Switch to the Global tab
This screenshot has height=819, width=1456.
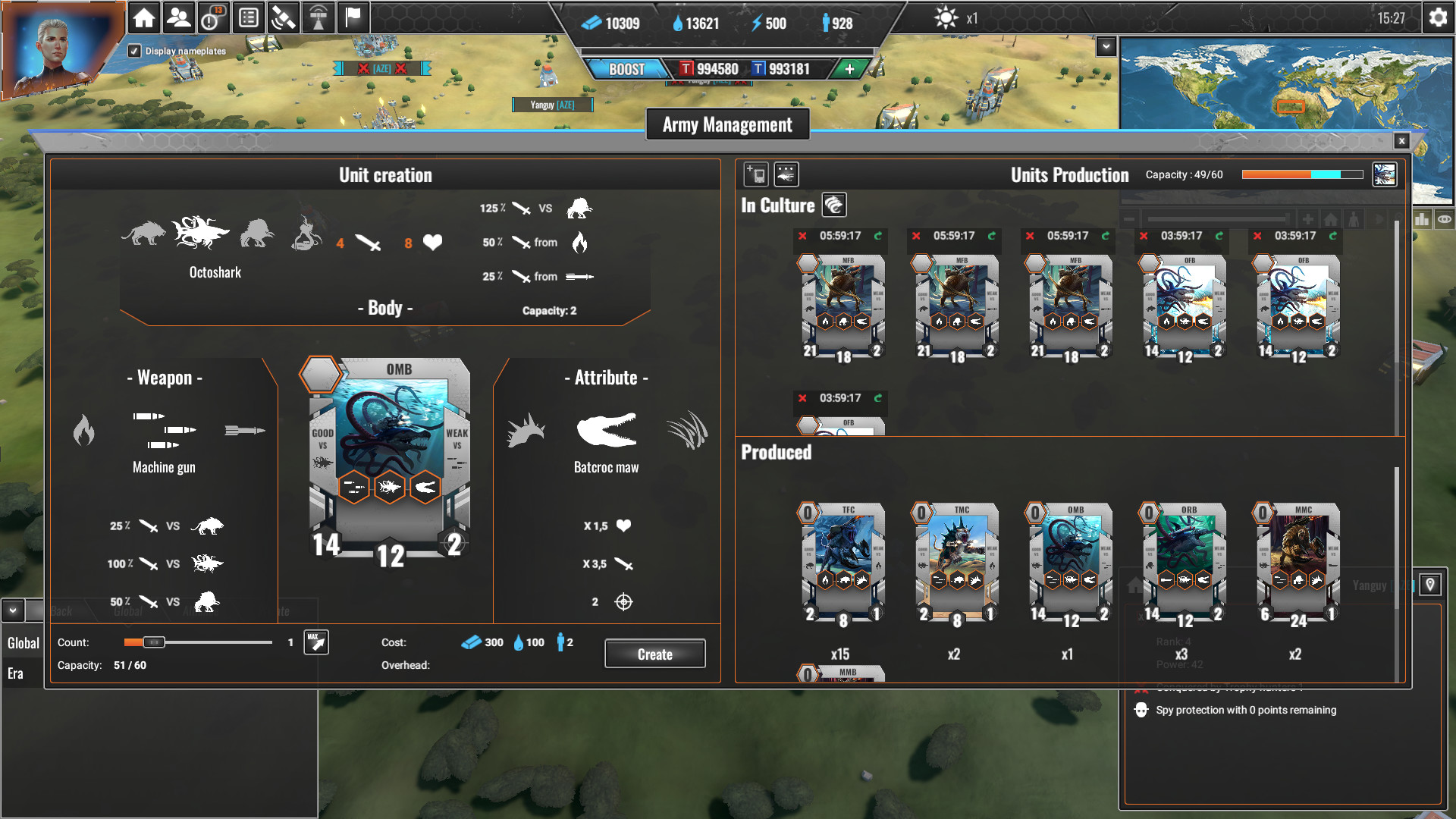coord(22,643)
